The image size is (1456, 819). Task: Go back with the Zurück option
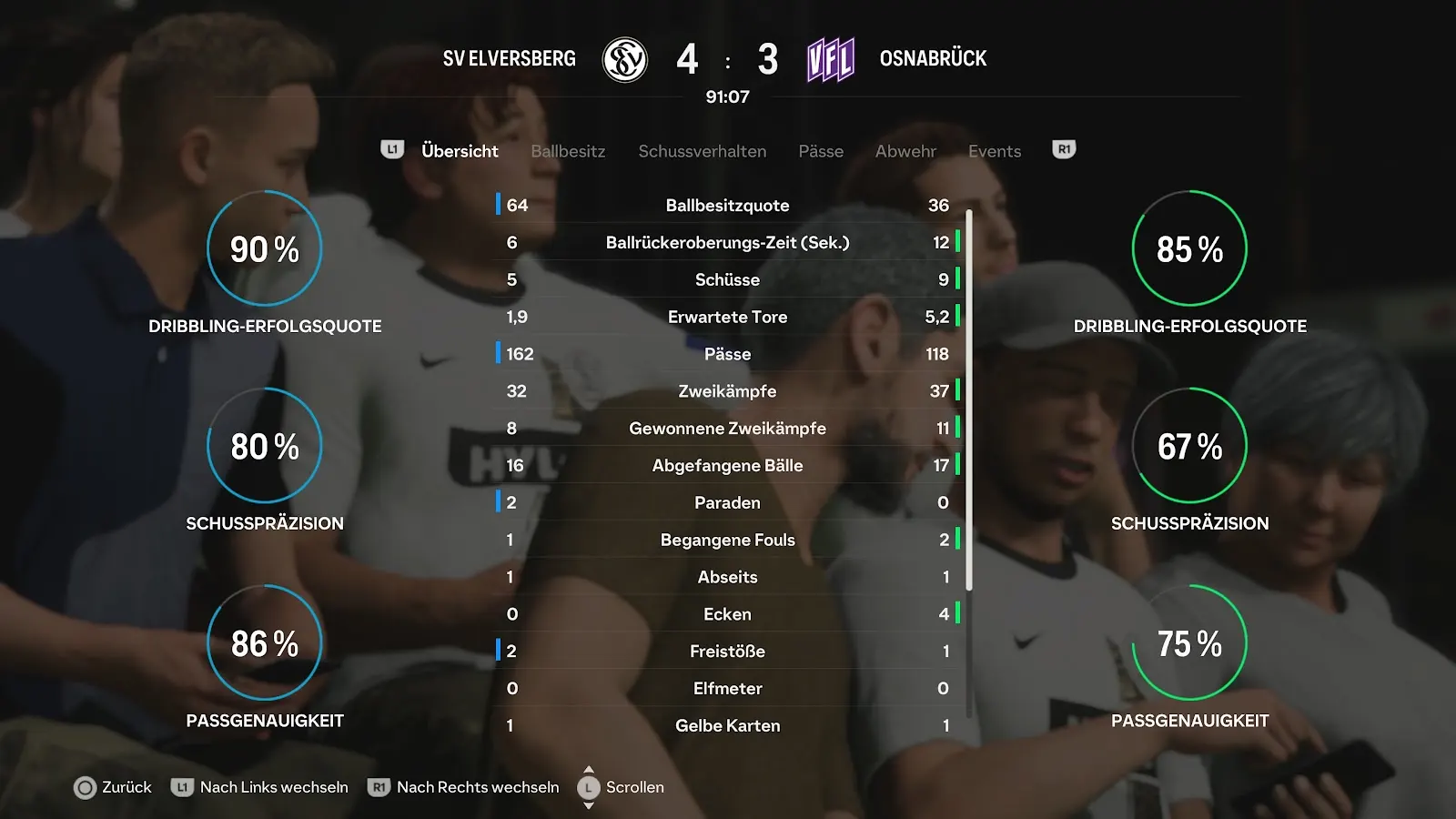point(113,787)
